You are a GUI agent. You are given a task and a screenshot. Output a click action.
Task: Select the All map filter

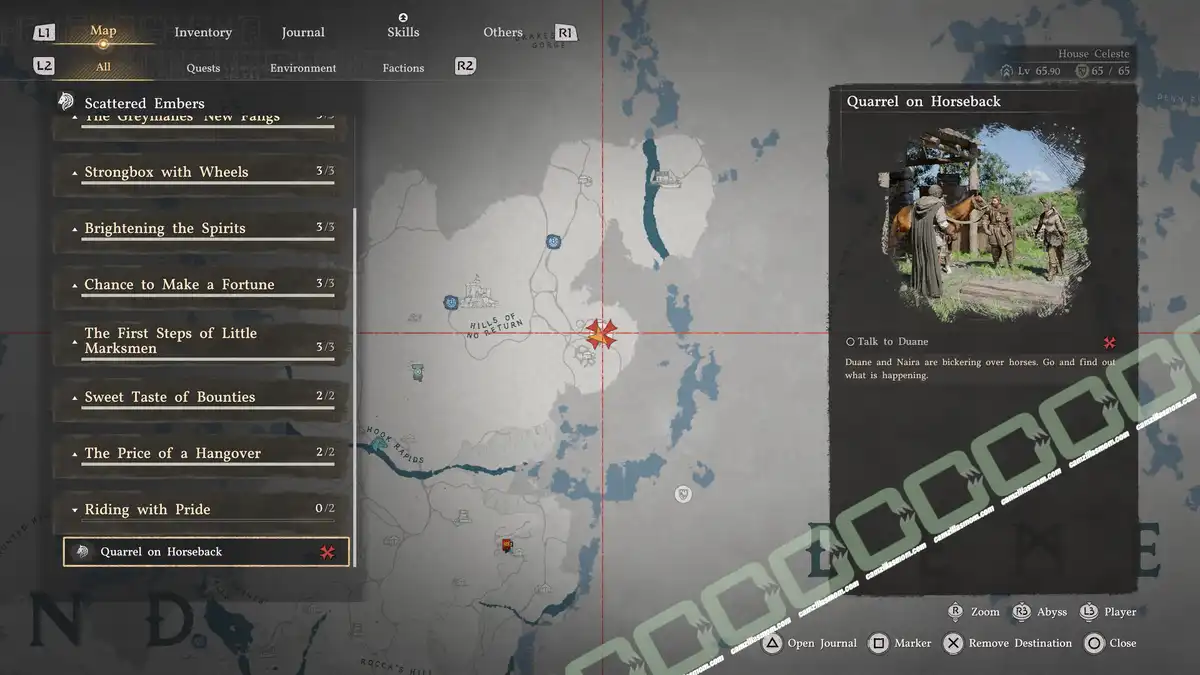point(103,68)
